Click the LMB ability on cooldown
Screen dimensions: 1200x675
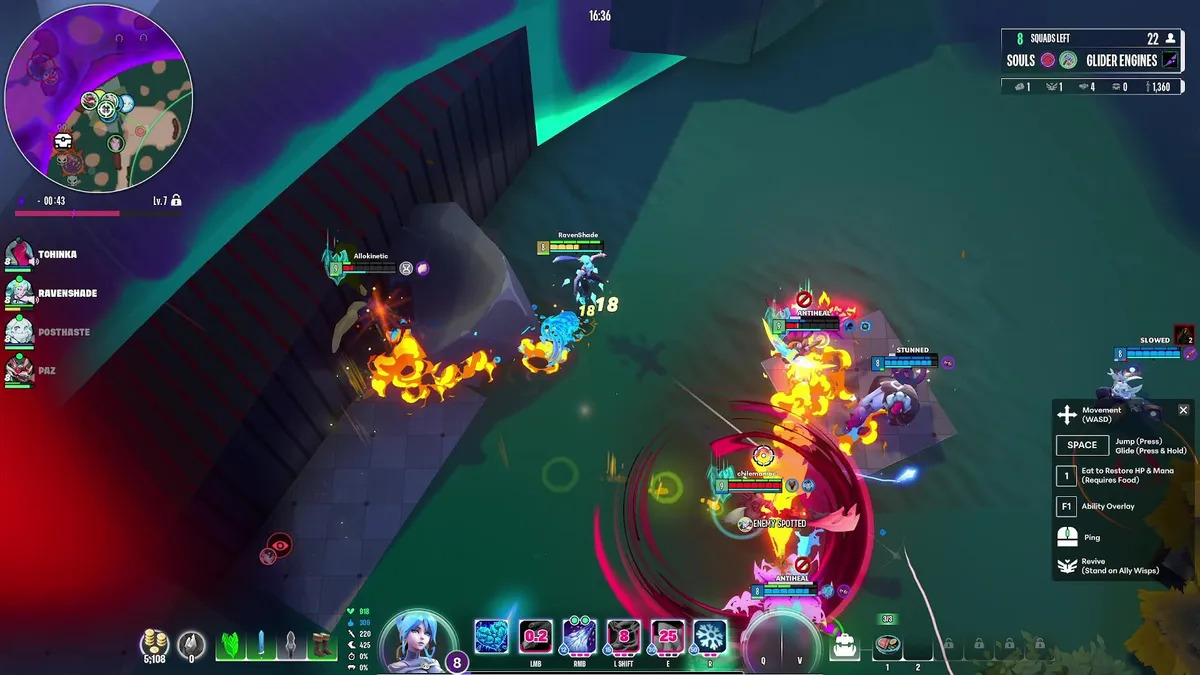(536, 636)
